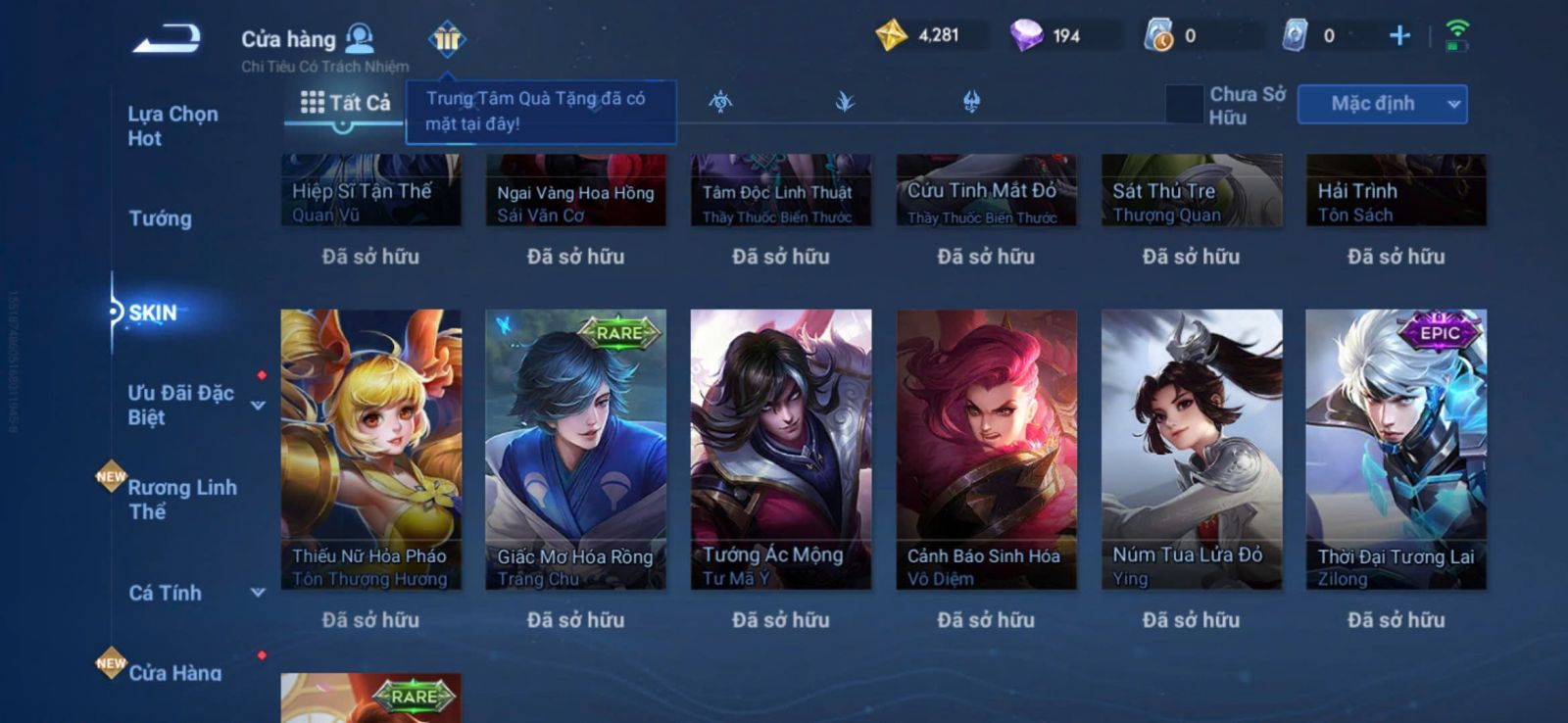The image size is (1568, 723).
Task: Open Rương Linh Thể section
Action: (x=182, y=500)
